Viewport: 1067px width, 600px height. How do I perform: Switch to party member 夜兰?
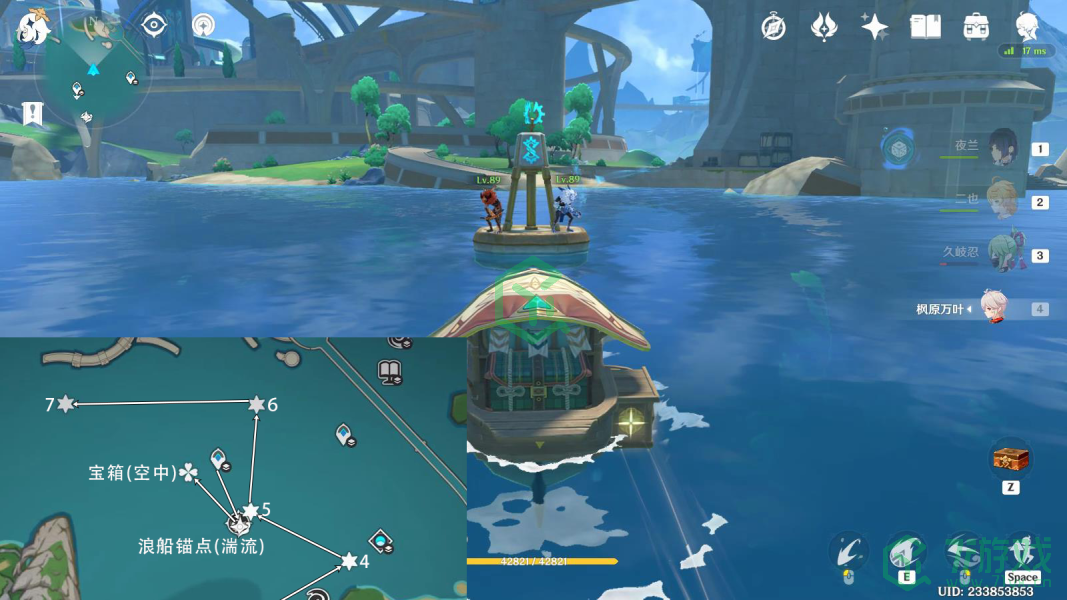point(1001,148)
